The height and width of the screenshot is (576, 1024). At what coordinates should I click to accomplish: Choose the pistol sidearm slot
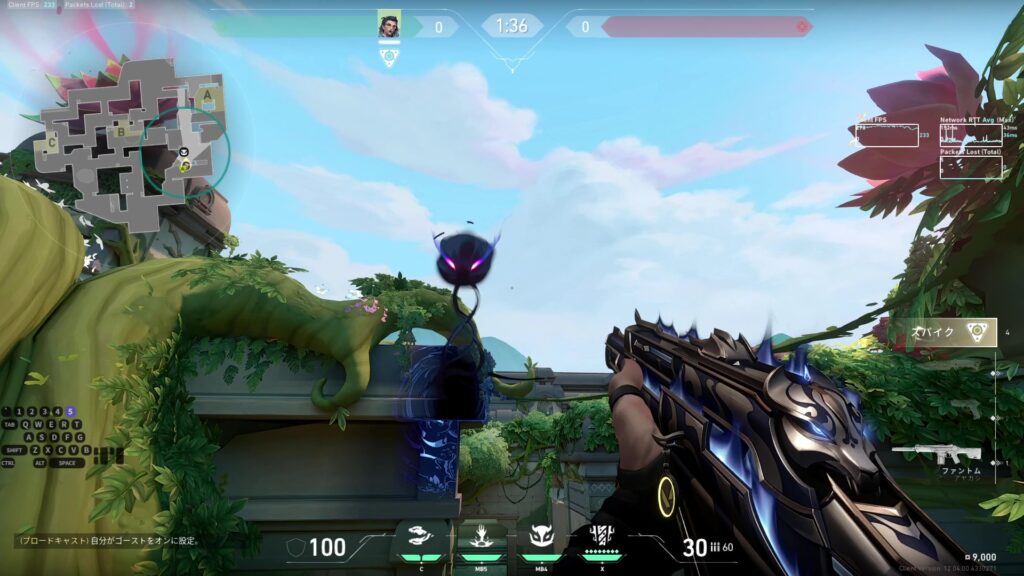(x=964, y=408)
